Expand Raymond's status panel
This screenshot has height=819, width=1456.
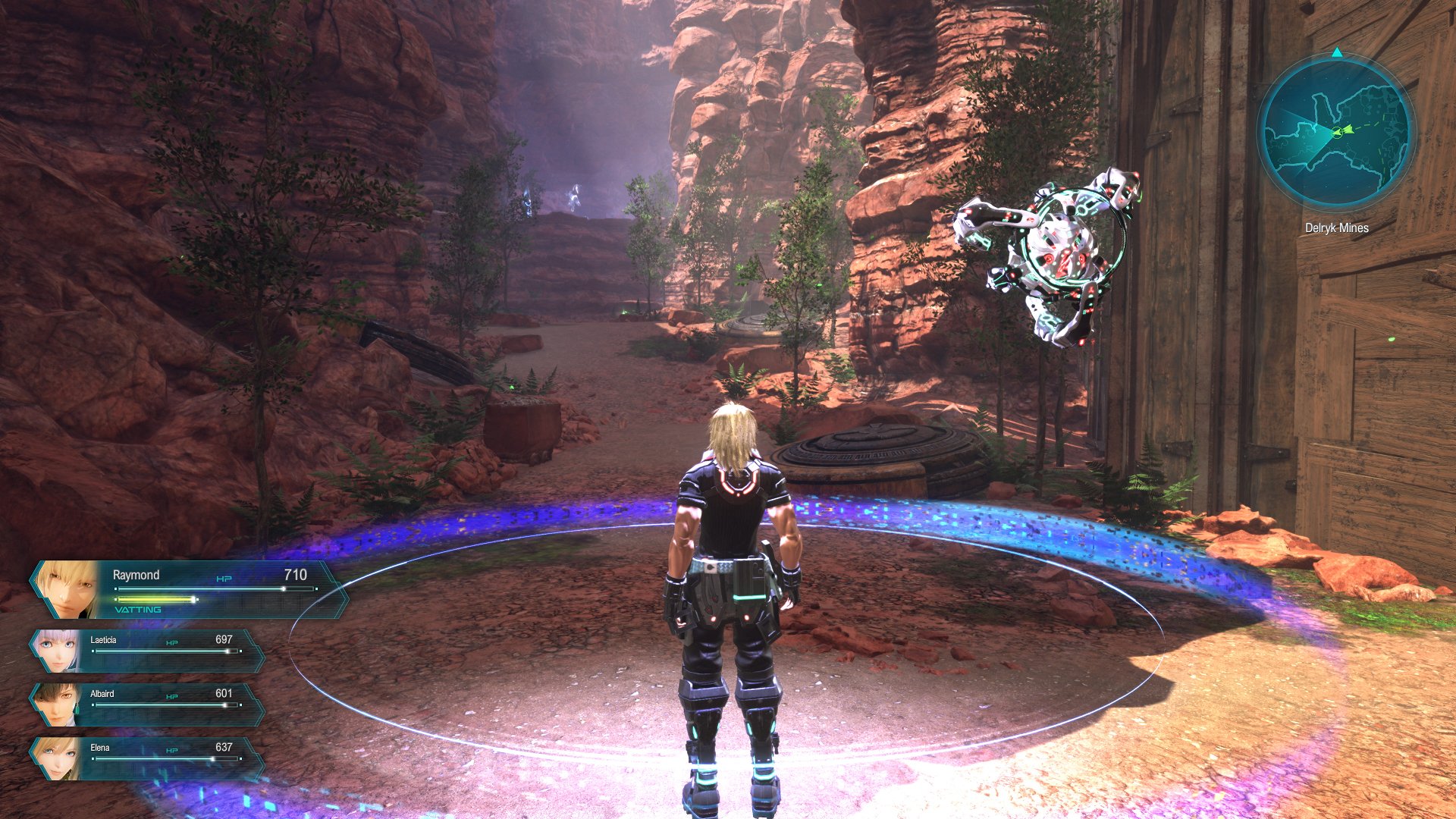pyautogui.click(x=190, y=588)
